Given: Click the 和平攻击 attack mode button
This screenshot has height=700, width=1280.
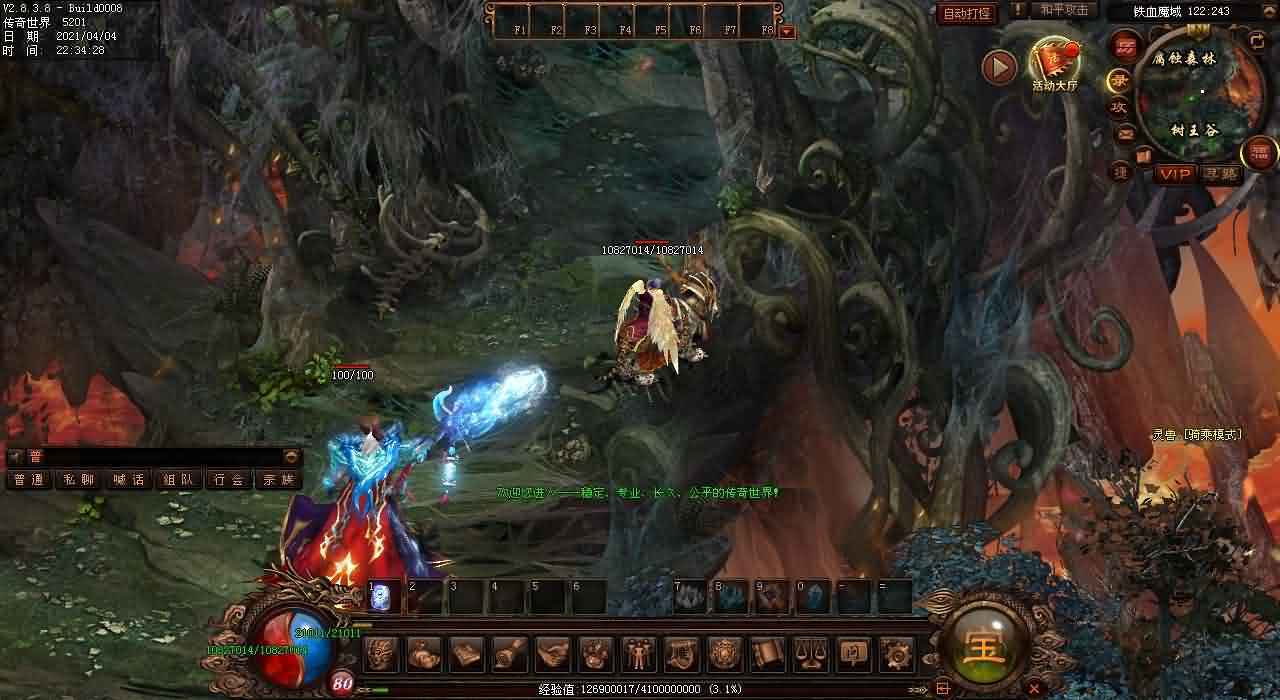Looking at the screenshot, I should pyautogui.click(x=1063, y=10).
